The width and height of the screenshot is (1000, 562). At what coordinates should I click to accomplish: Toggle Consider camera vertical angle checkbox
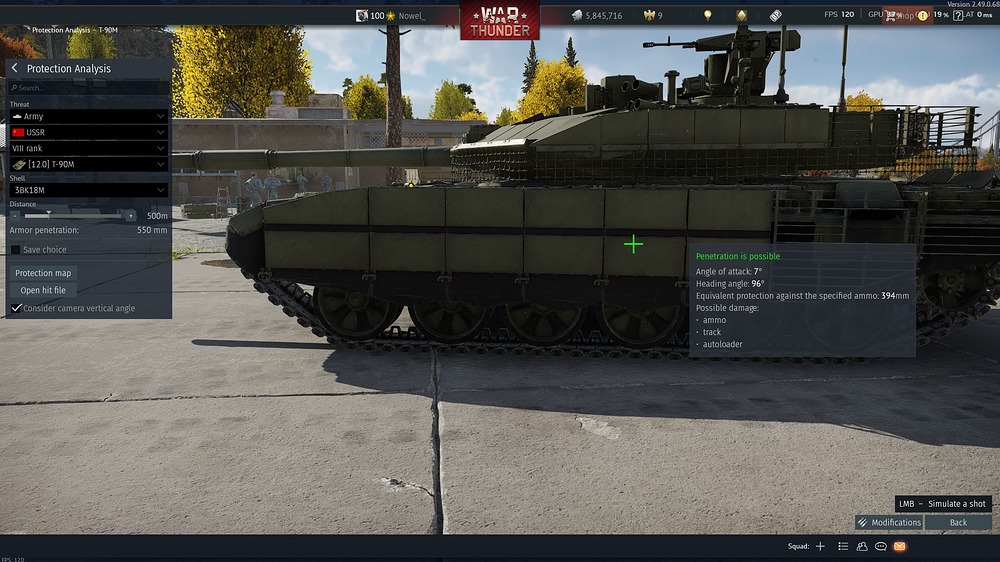pos(16,308)
